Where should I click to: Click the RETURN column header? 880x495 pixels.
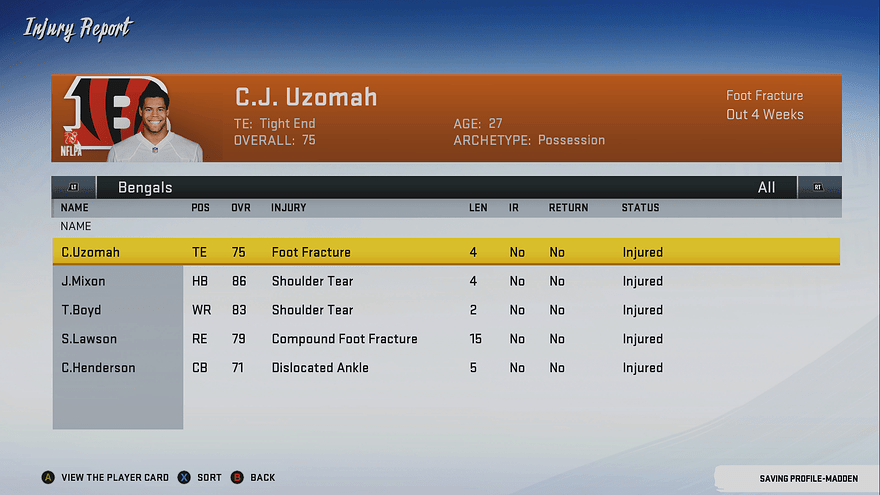(568, 208)
